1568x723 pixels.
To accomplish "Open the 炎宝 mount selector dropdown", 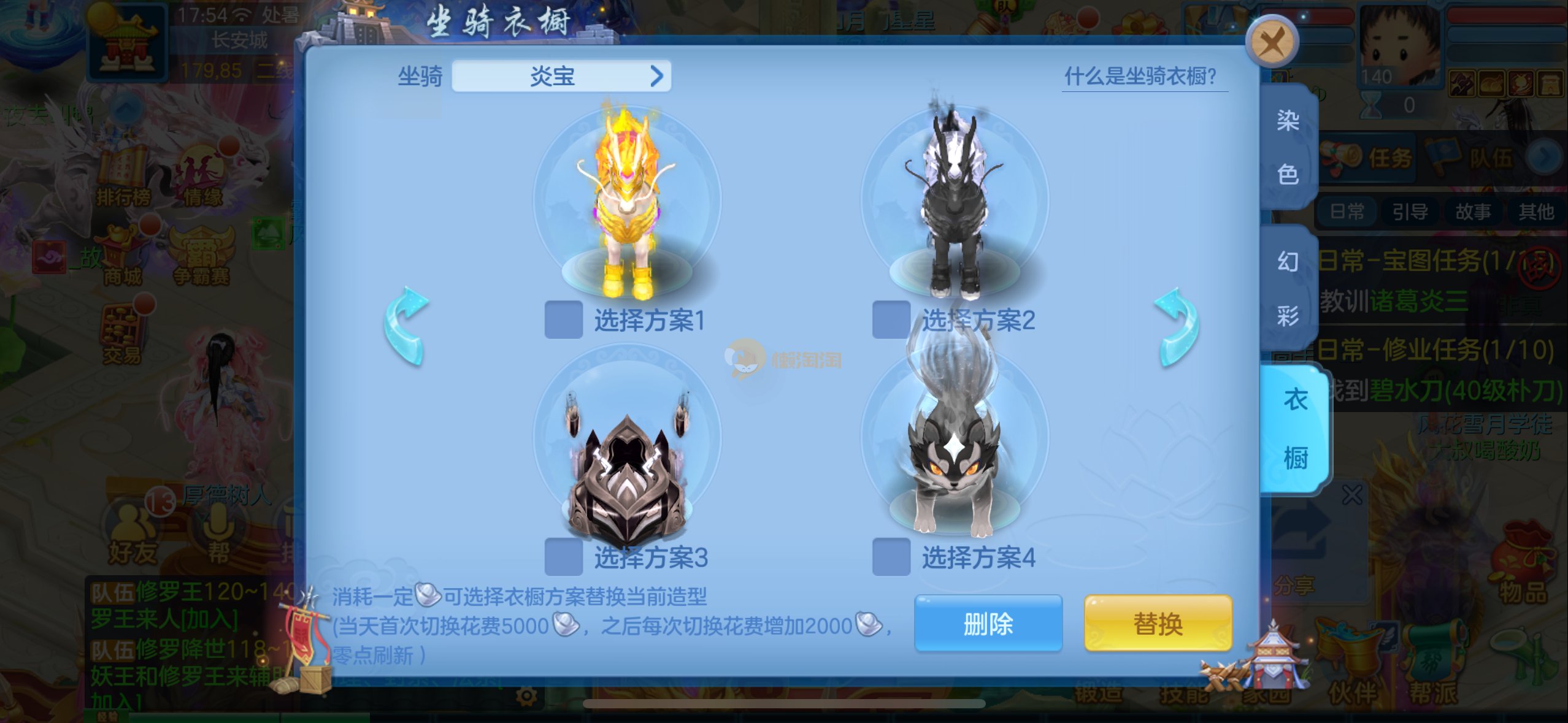I will [561, 77].
